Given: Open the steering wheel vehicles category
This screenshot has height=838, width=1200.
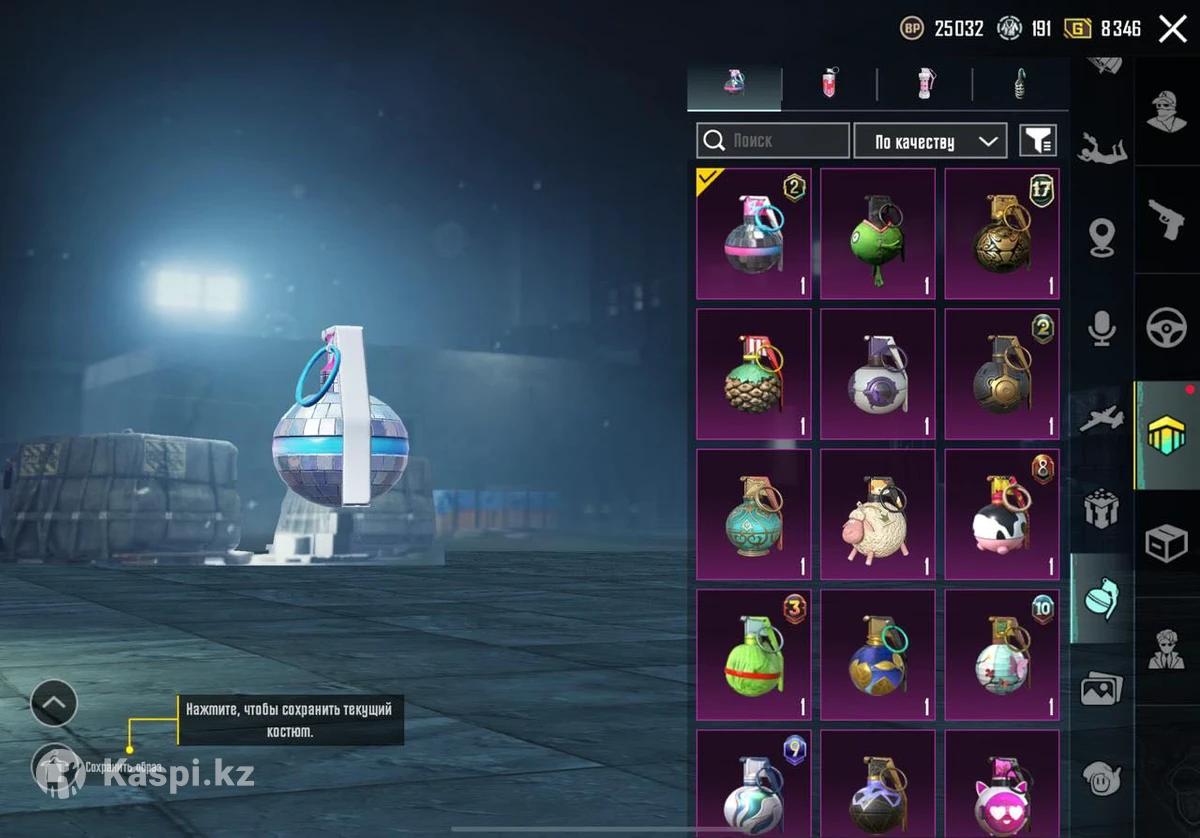Looking at the screenshot, I should (1166, 327).
